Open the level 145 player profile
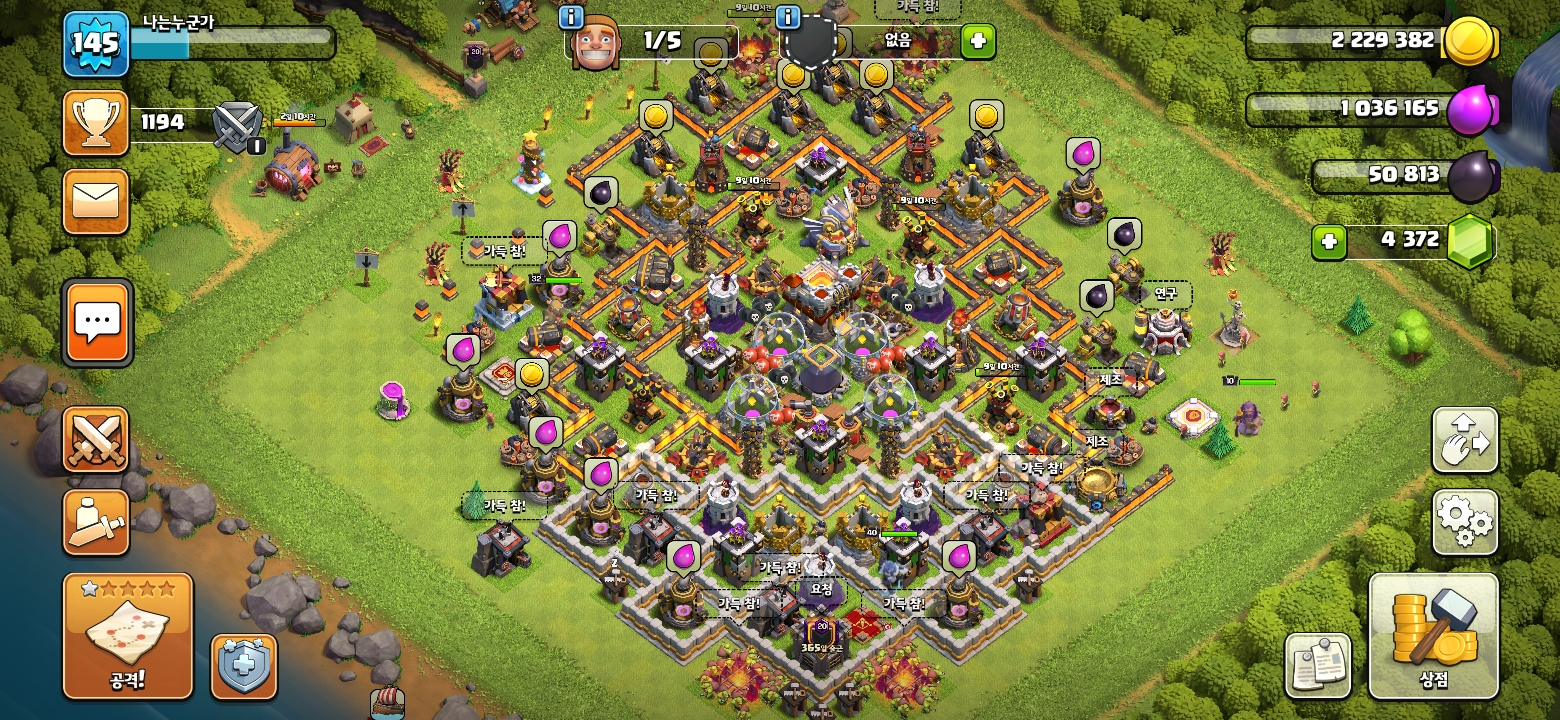The height and width of the screenshot is (720, 1560). (x=96, y=44)
